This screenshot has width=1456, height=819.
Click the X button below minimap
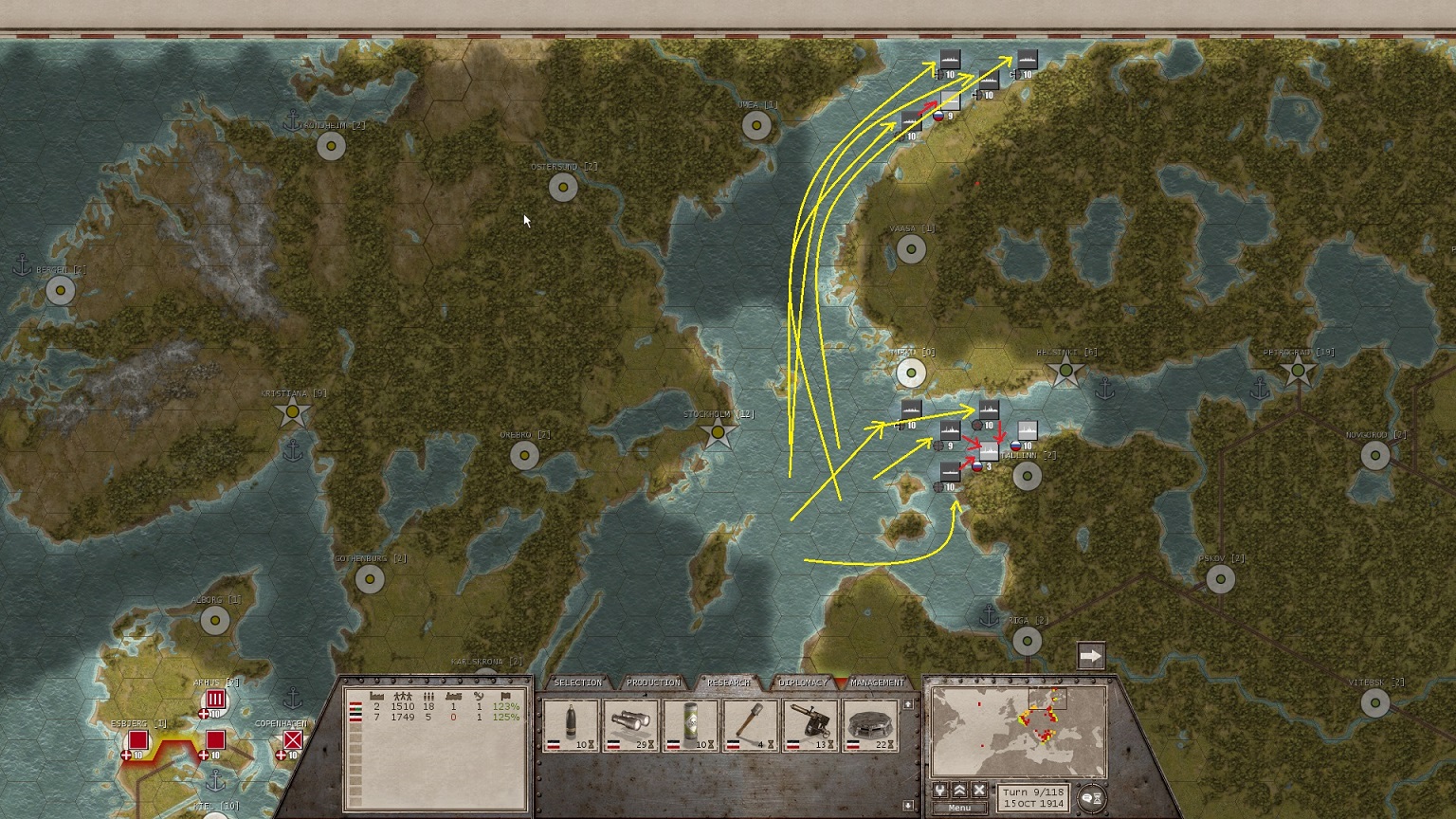tap(979, 791)
